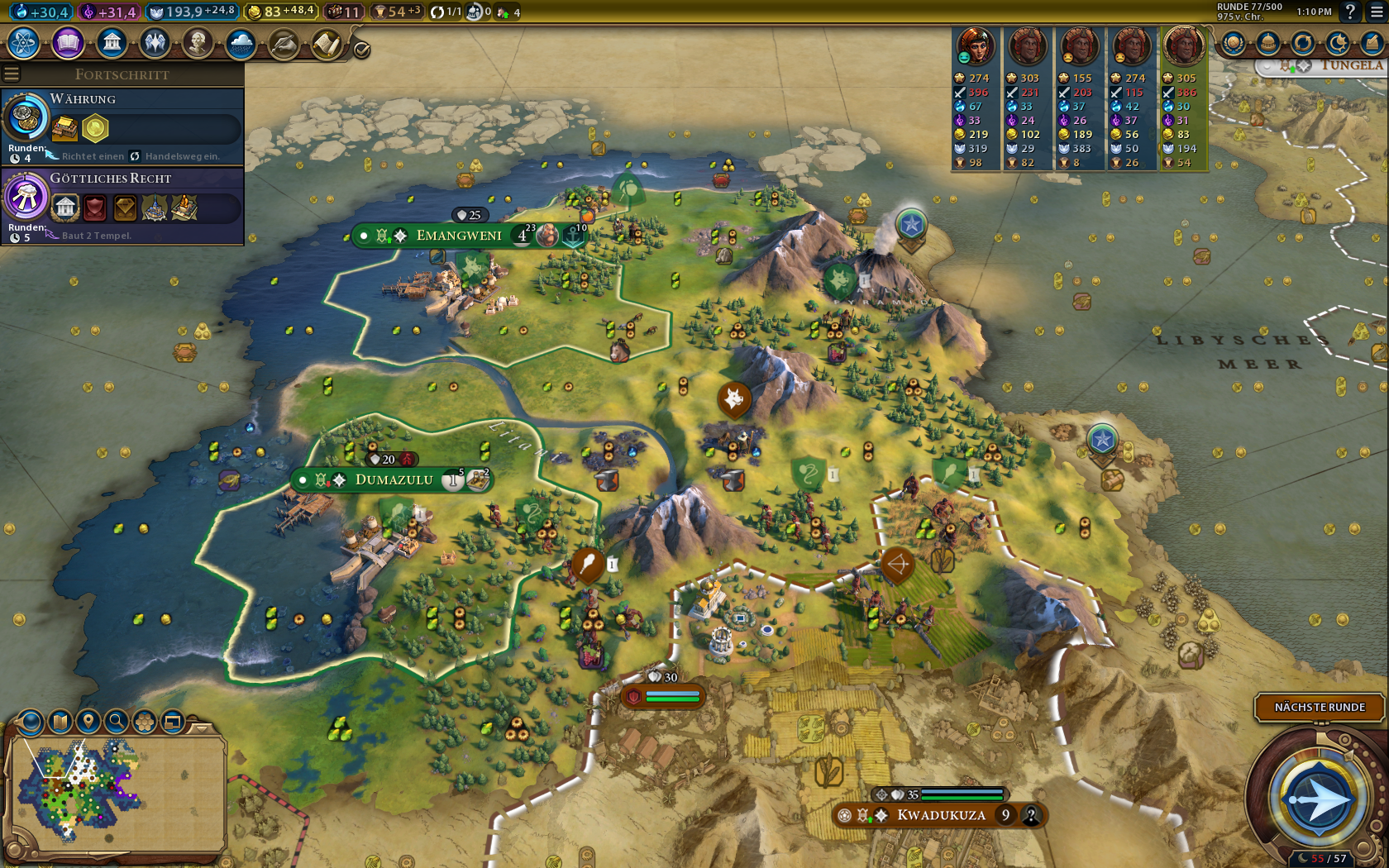
Task: Open the Civilopedia question mark help
Action: click(1350, 12)
